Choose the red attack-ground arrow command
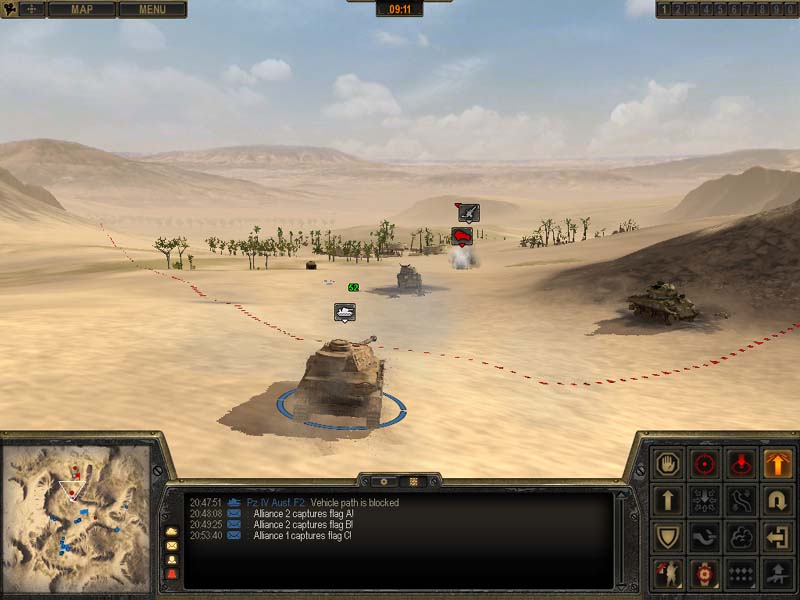This screenshot has width=800, height=600. (741, 463)
